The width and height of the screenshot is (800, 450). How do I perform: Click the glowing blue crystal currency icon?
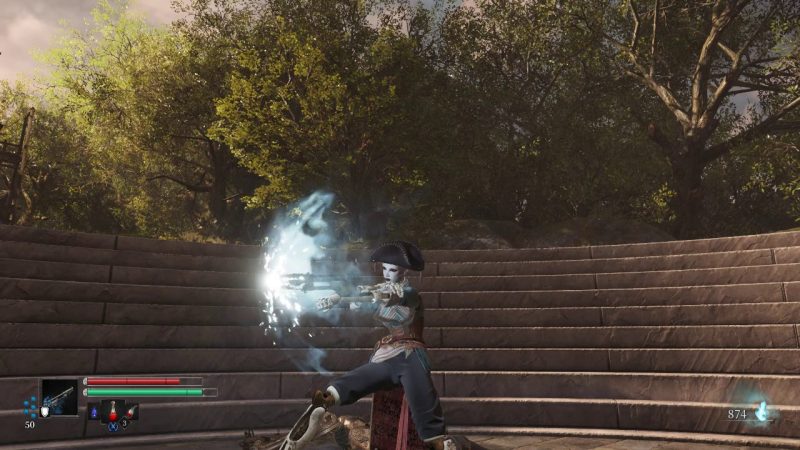coord(762,410)
